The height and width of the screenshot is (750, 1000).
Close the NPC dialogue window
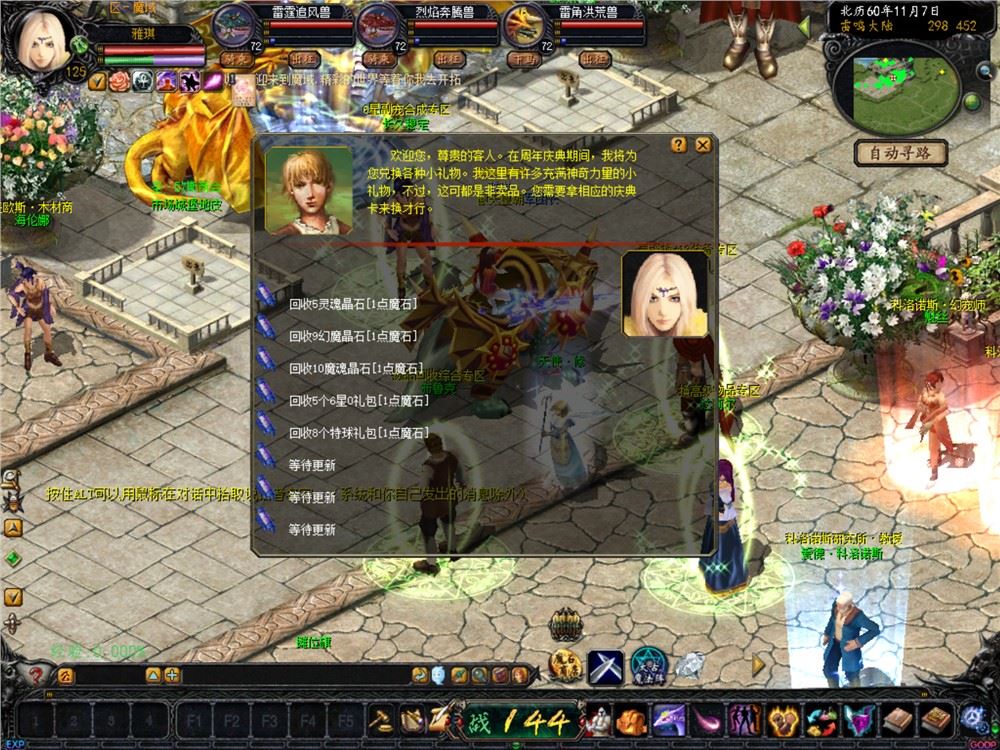pyautogui.click(x=703, y=144)
